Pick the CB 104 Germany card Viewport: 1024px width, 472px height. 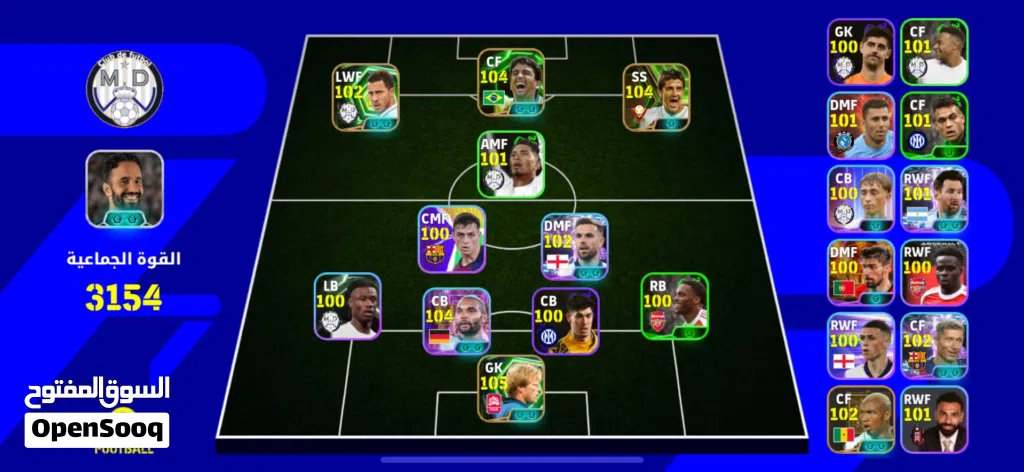coord(456,322)
